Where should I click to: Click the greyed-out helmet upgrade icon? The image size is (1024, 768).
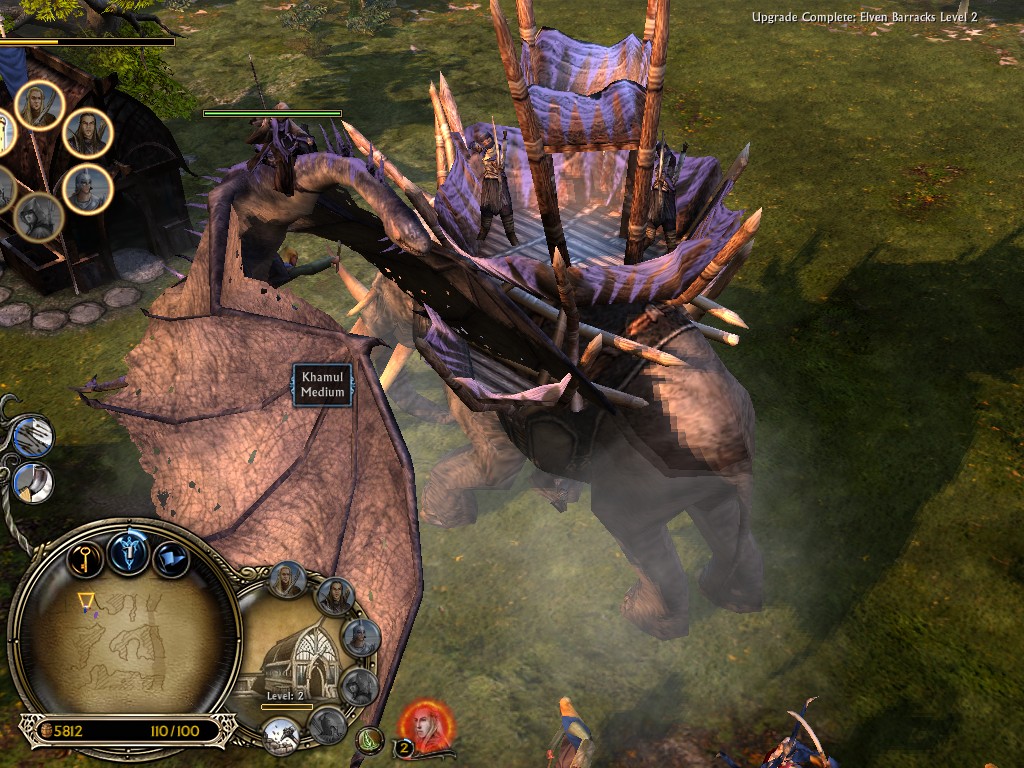327,725
